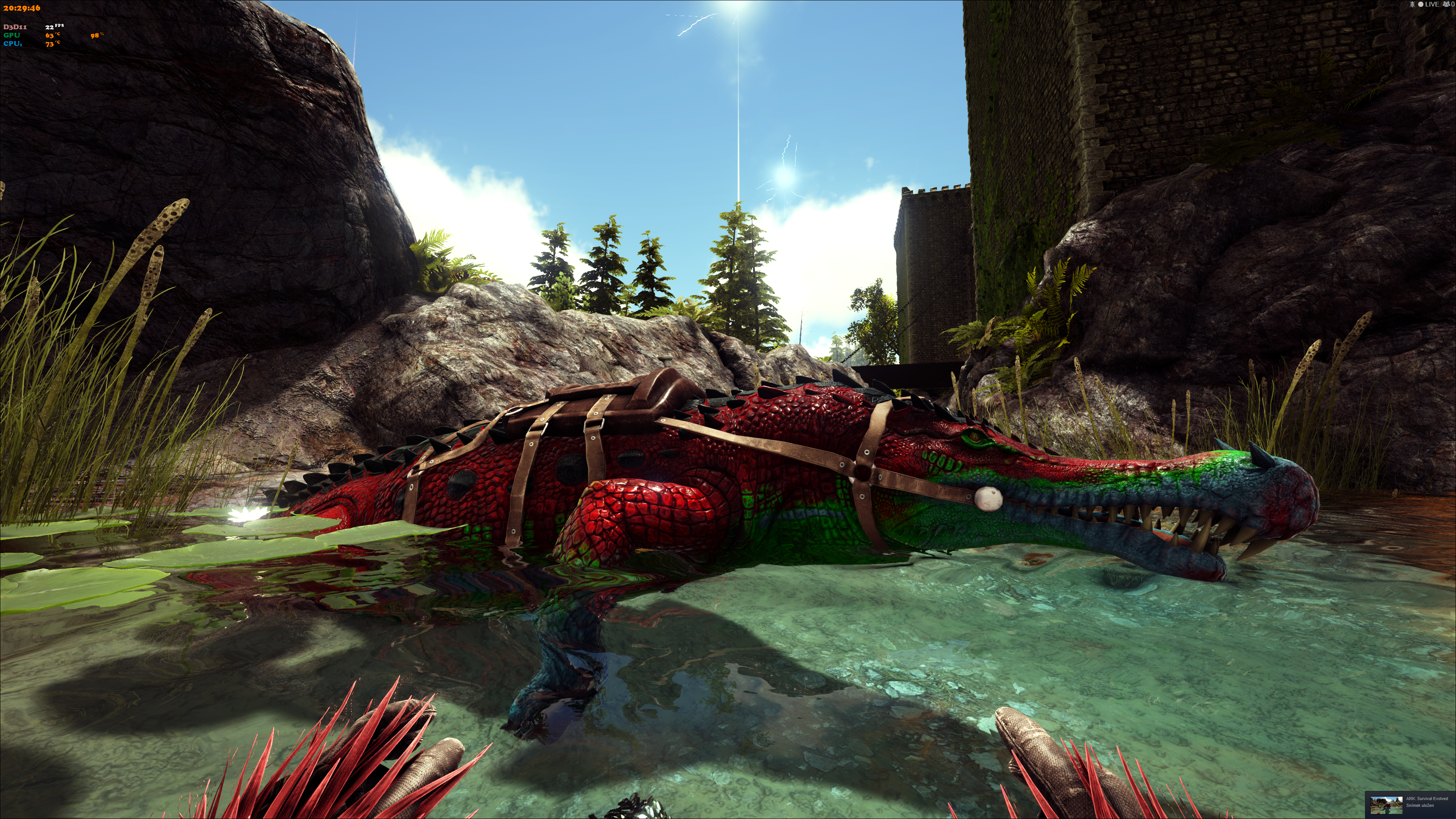
Task: Click the muted microphone broadcast icon
Action: coord(1412,5)
